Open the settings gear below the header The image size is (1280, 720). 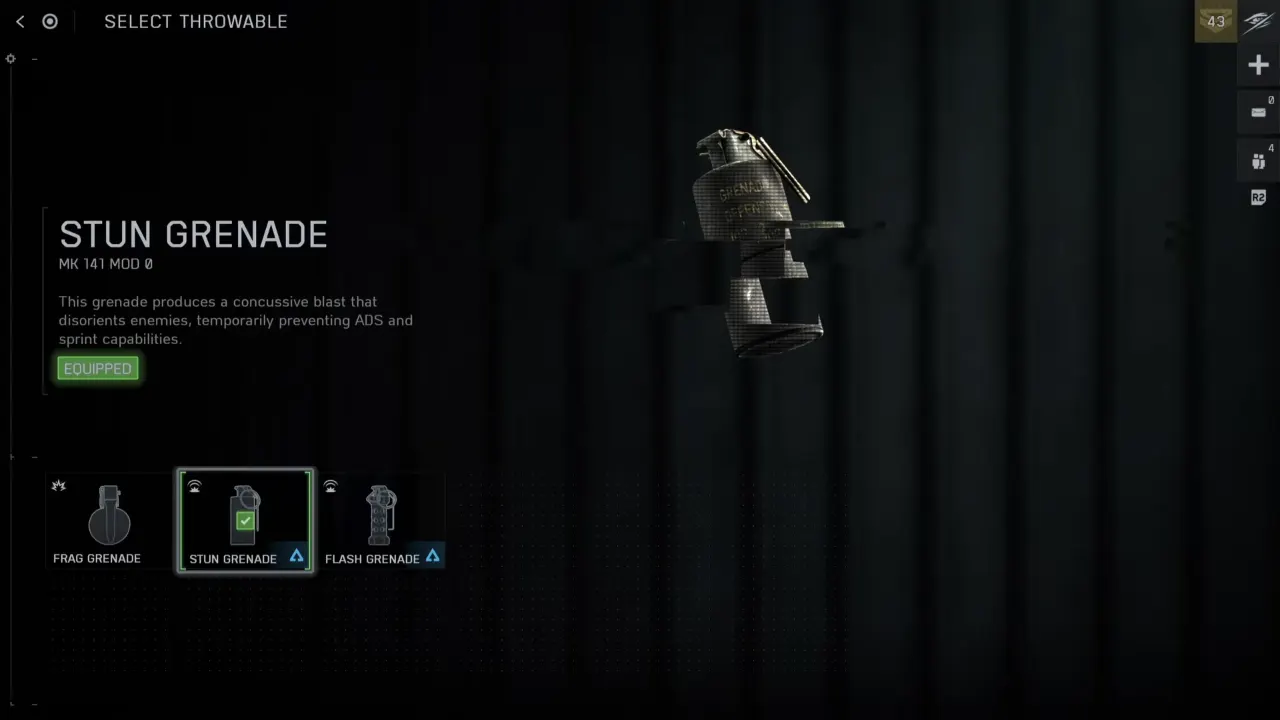click(10, 58)
